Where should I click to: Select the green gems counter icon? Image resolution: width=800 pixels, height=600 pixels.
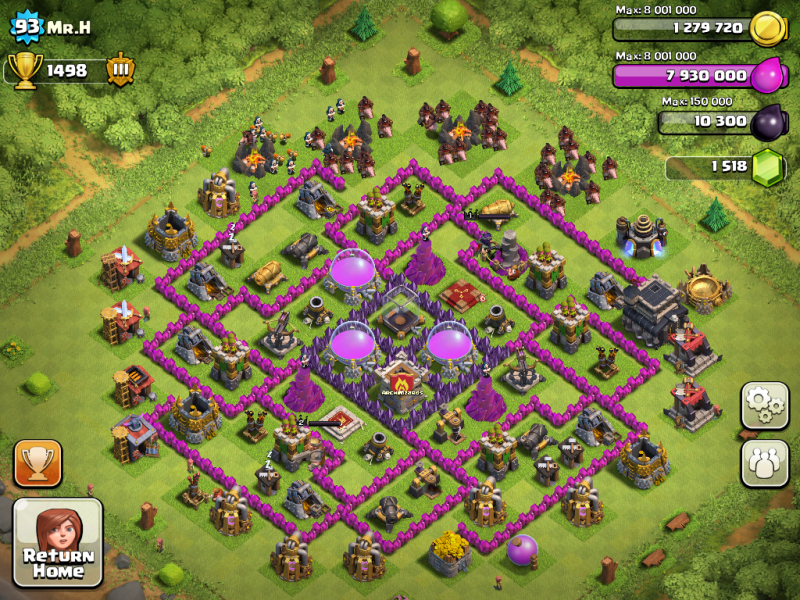(x=766, y=165)
